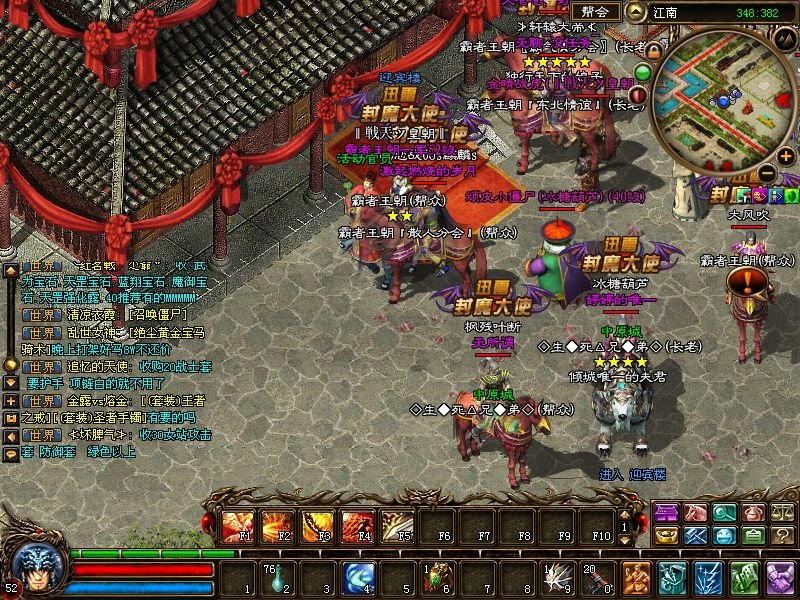
Task: Toggle the padlock icon beside minimap
Action: [655, 50]
